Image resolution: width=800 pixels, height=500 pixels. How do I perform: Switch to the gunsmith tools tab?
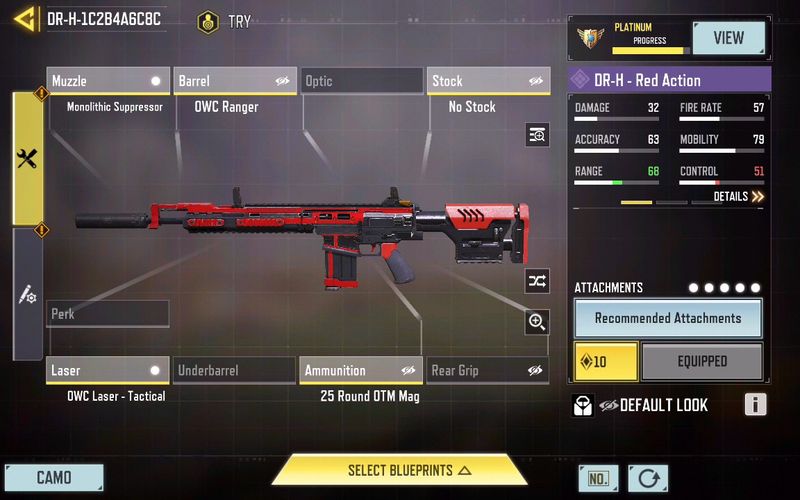pos(27,158)
